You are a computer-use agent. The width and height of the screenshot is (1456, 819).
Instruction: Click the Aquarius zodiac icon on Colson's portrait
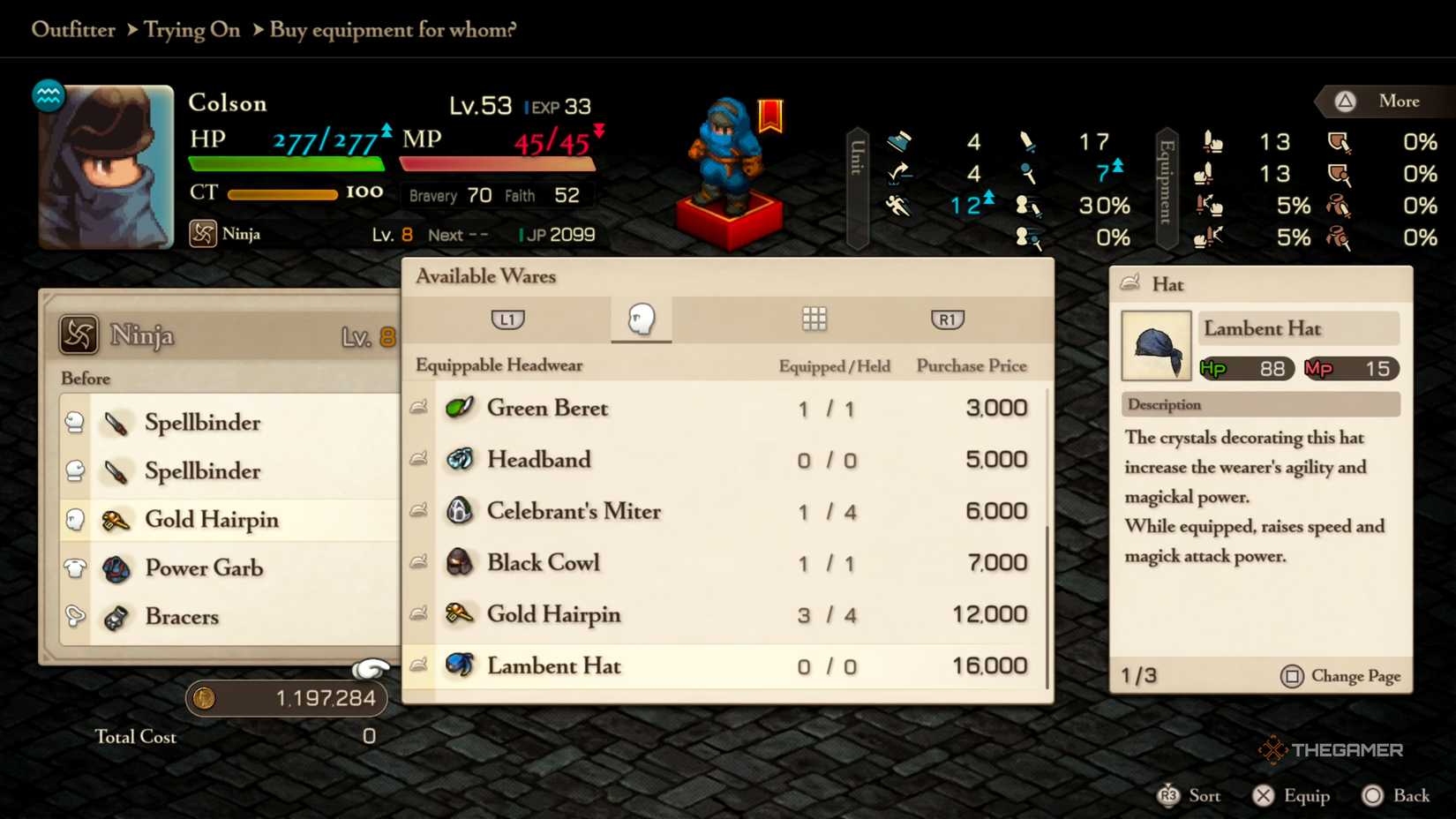(49, 97)
